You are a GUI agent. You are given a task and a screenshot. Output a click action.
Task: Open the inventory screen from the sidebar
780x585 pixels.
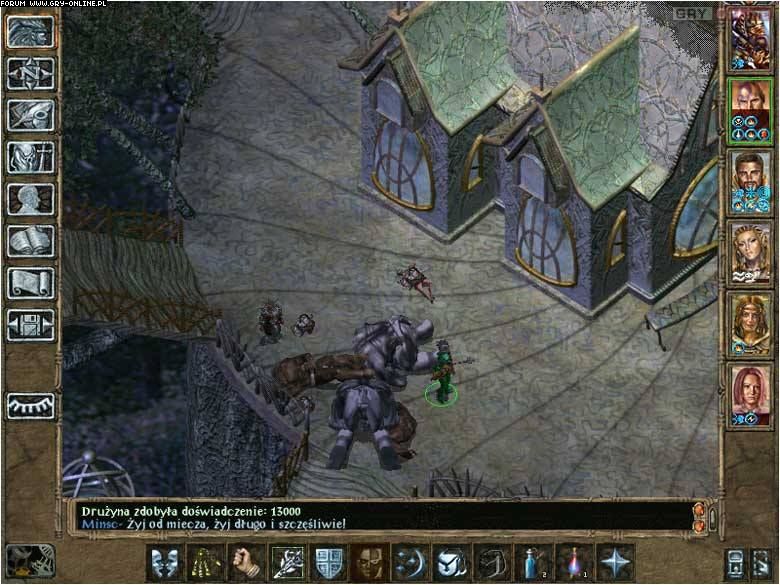click(x=31, y=157)
